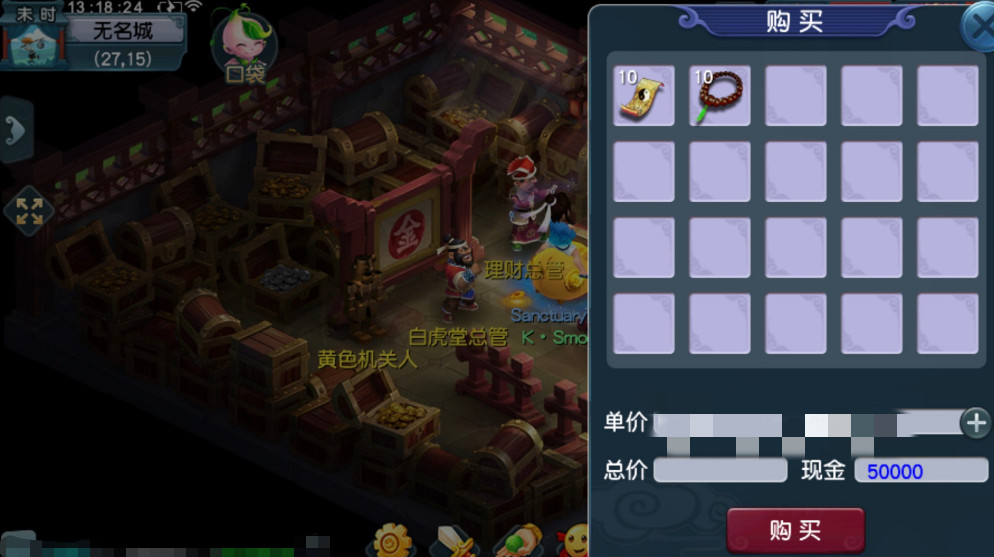The image size is (994, 557).
Task: Tap the sword icon in bottom bar
Action: (x=453, y=541)
